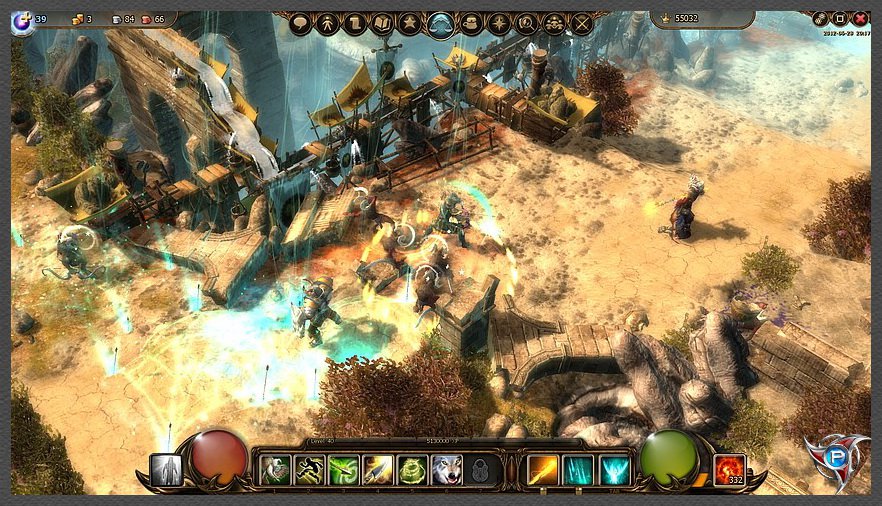This screenshot has width=882, height=506.
Task: Open the character figure menu
Action: [x=327, y=24]
